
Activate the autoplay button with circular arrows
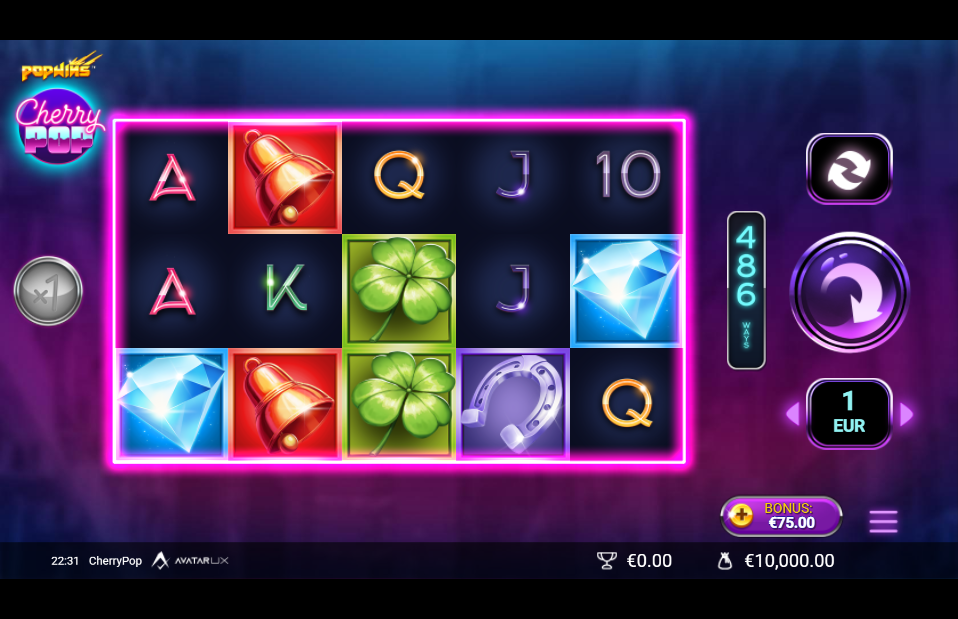[849, 168]
